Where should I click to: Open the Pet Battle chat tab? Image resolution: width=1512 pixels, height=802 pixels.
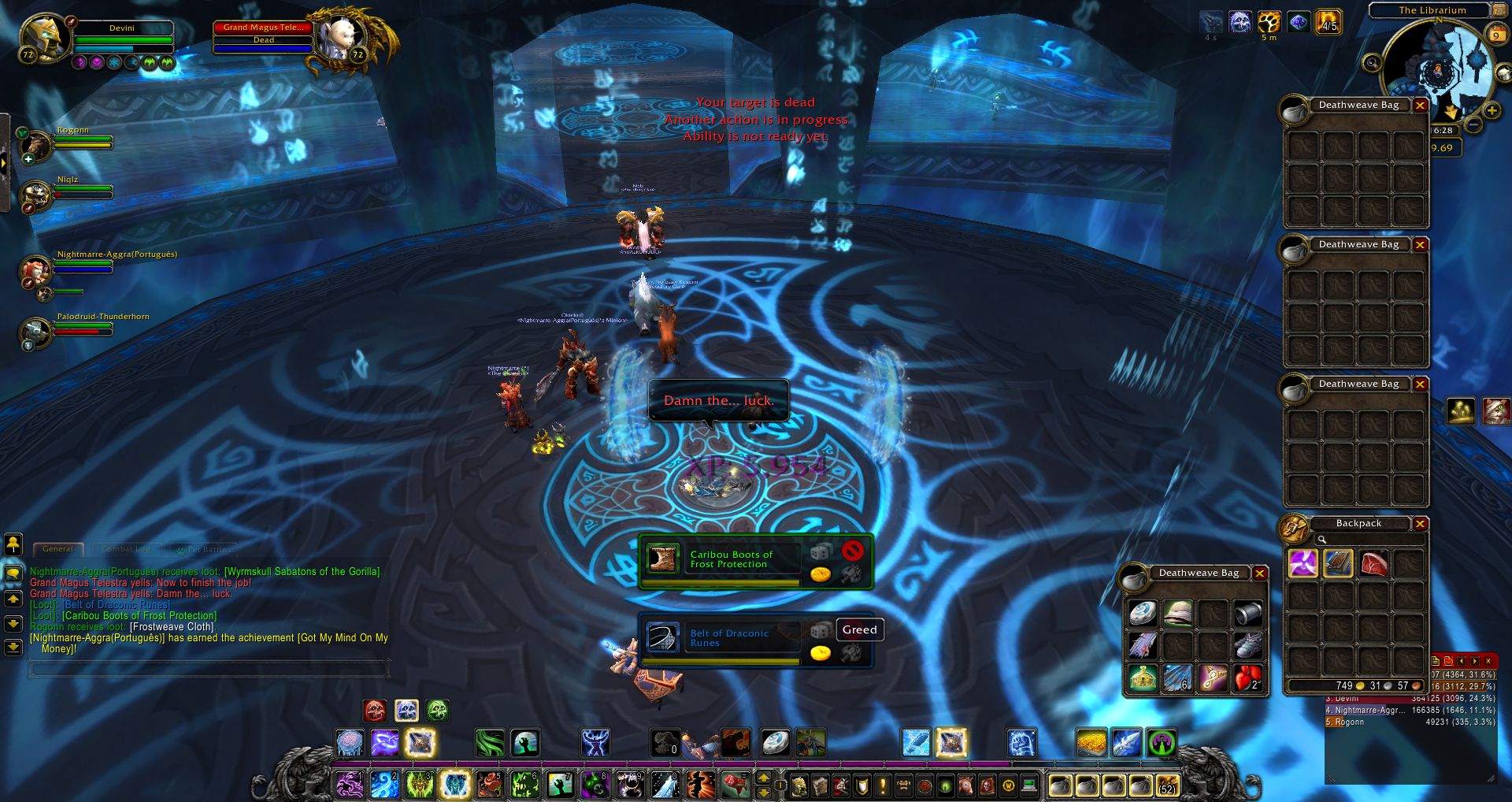point(206,549)
